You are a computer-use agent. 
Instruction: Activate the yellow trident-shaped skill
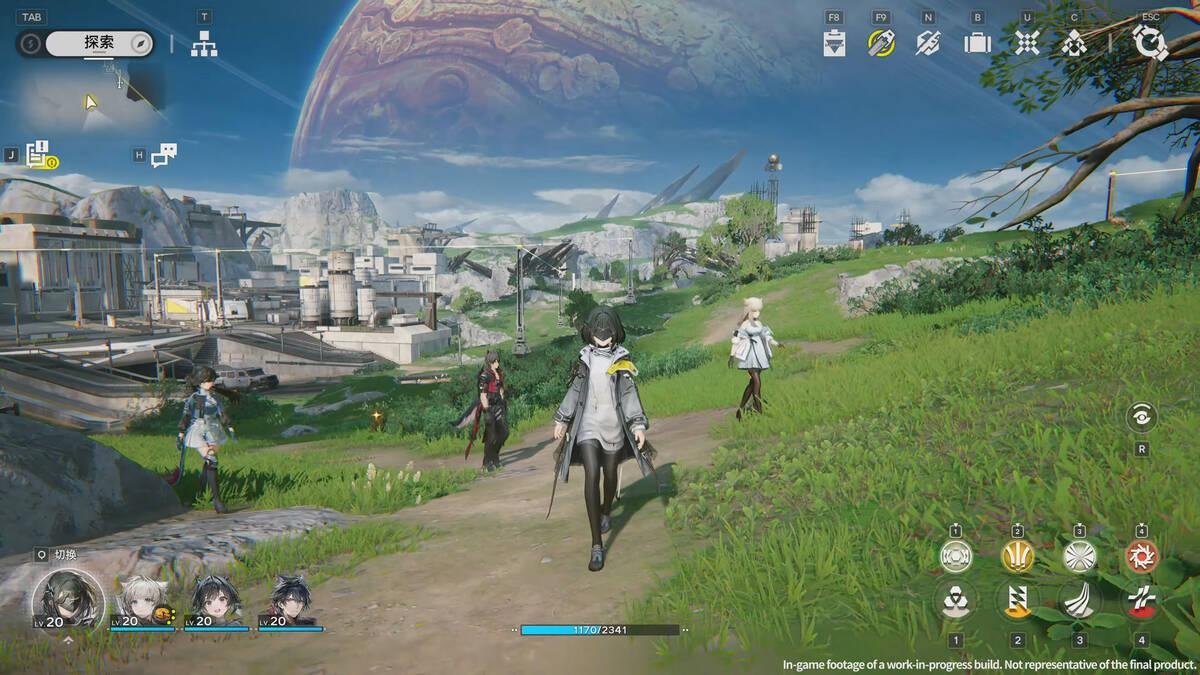point(1018,556)
